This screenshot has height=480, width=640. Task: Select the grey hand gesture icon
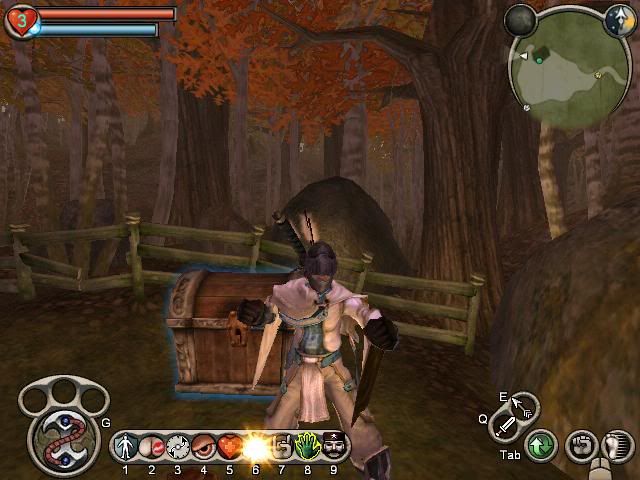tap(281, 446)
